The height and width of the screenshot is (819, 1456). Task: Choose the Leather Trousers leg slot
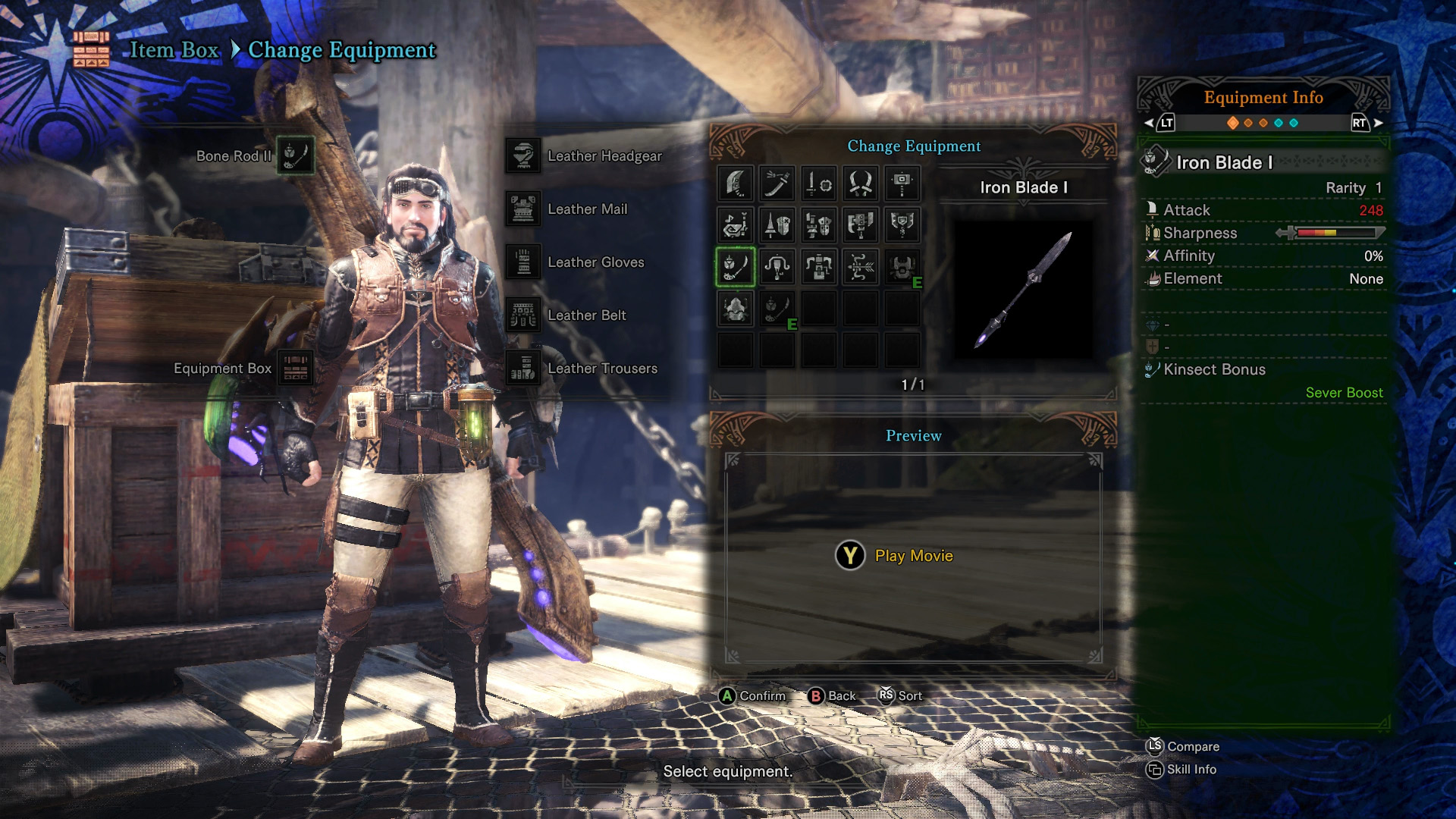tap(523, 369)
